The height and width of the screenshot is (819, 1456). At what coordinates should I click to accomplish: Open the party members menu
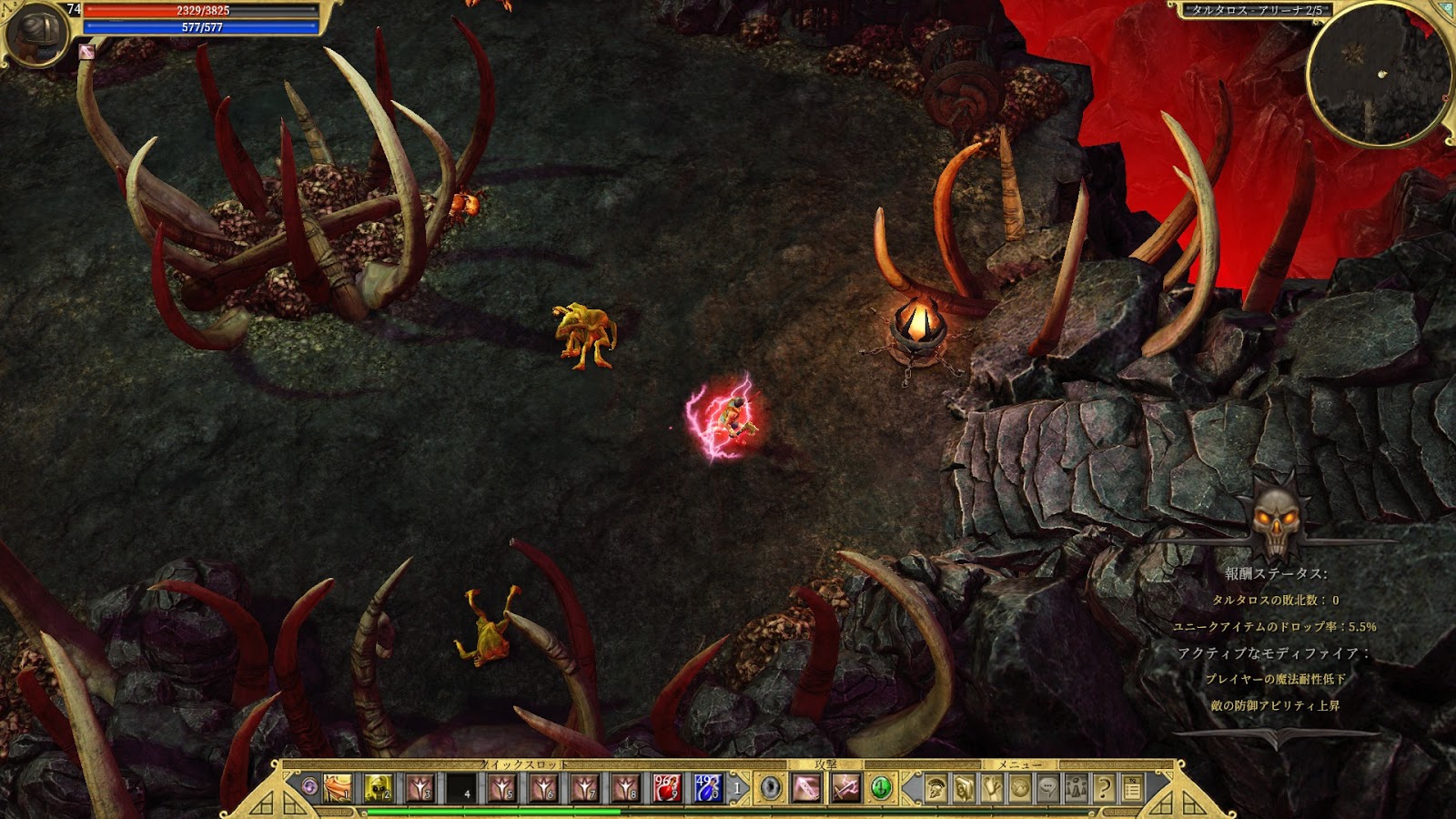coord(1077,788)
